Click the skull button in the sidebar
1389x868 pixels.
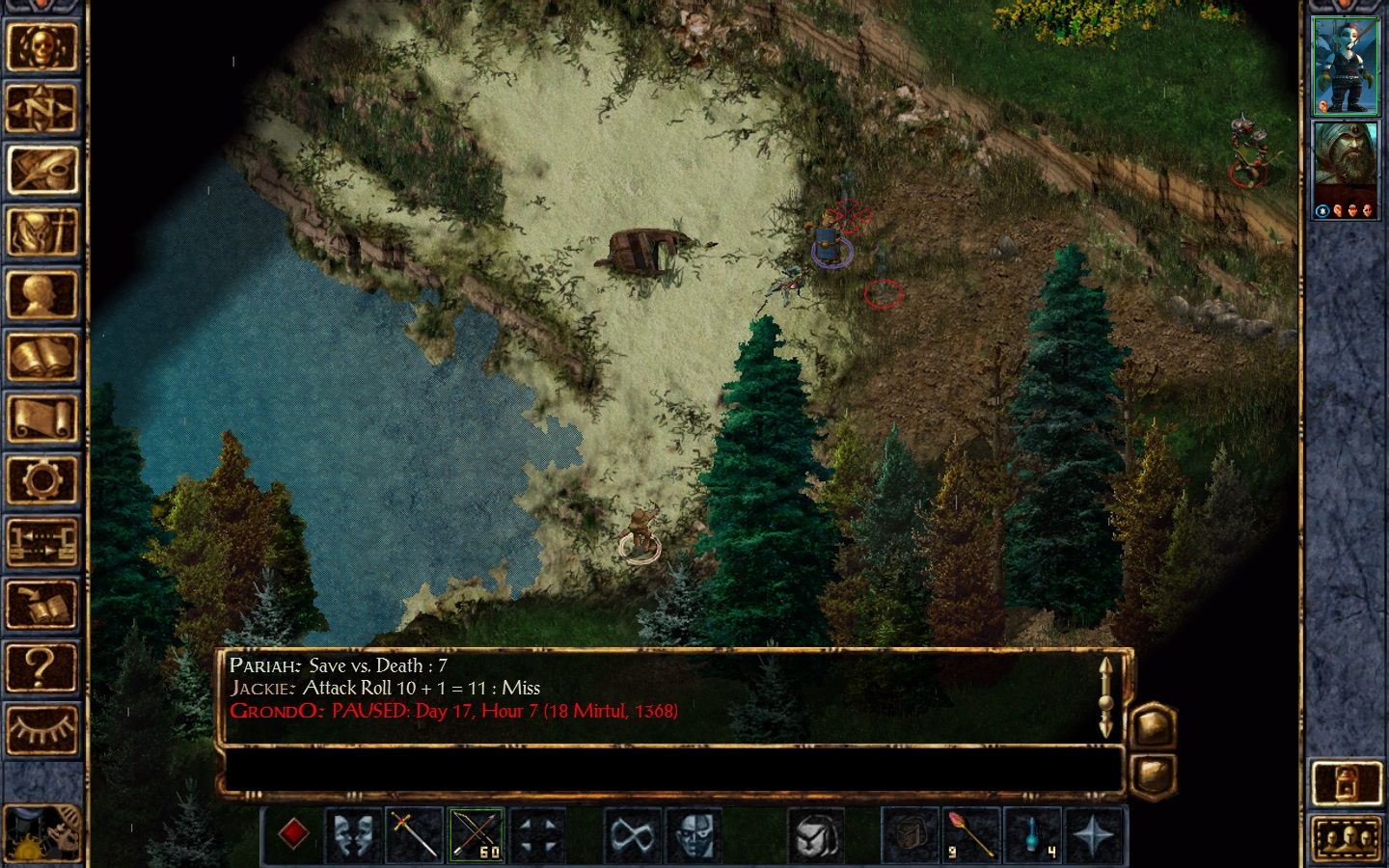click(x=41, y=45)
